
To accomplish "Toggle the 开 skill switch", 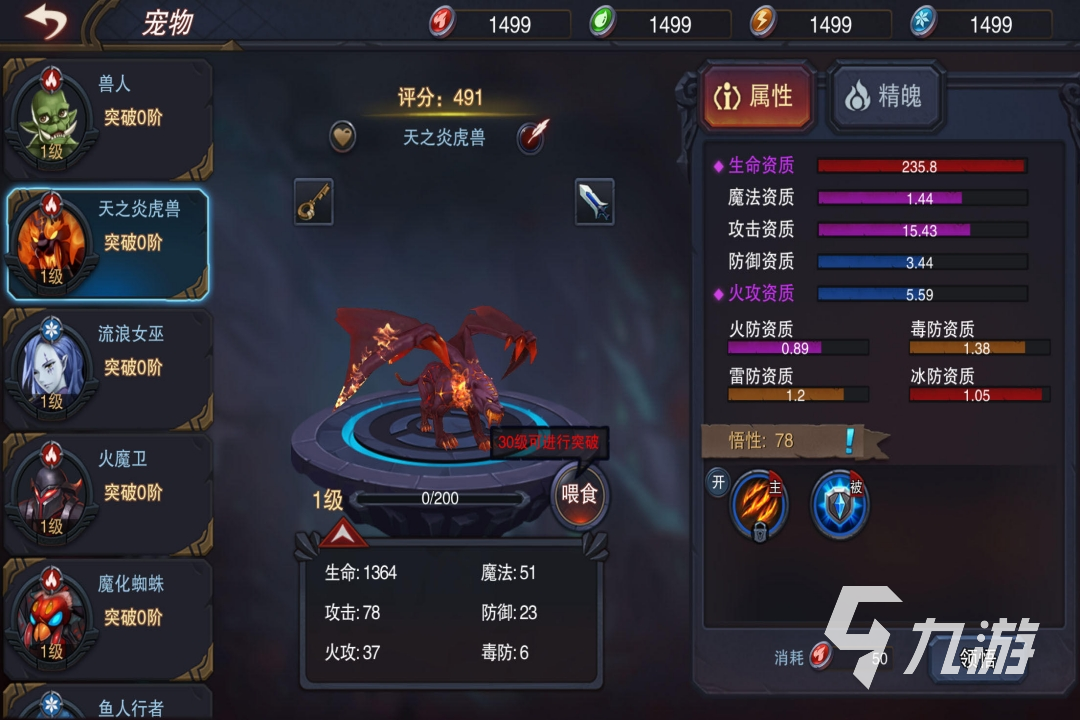I will click(718, 481).
